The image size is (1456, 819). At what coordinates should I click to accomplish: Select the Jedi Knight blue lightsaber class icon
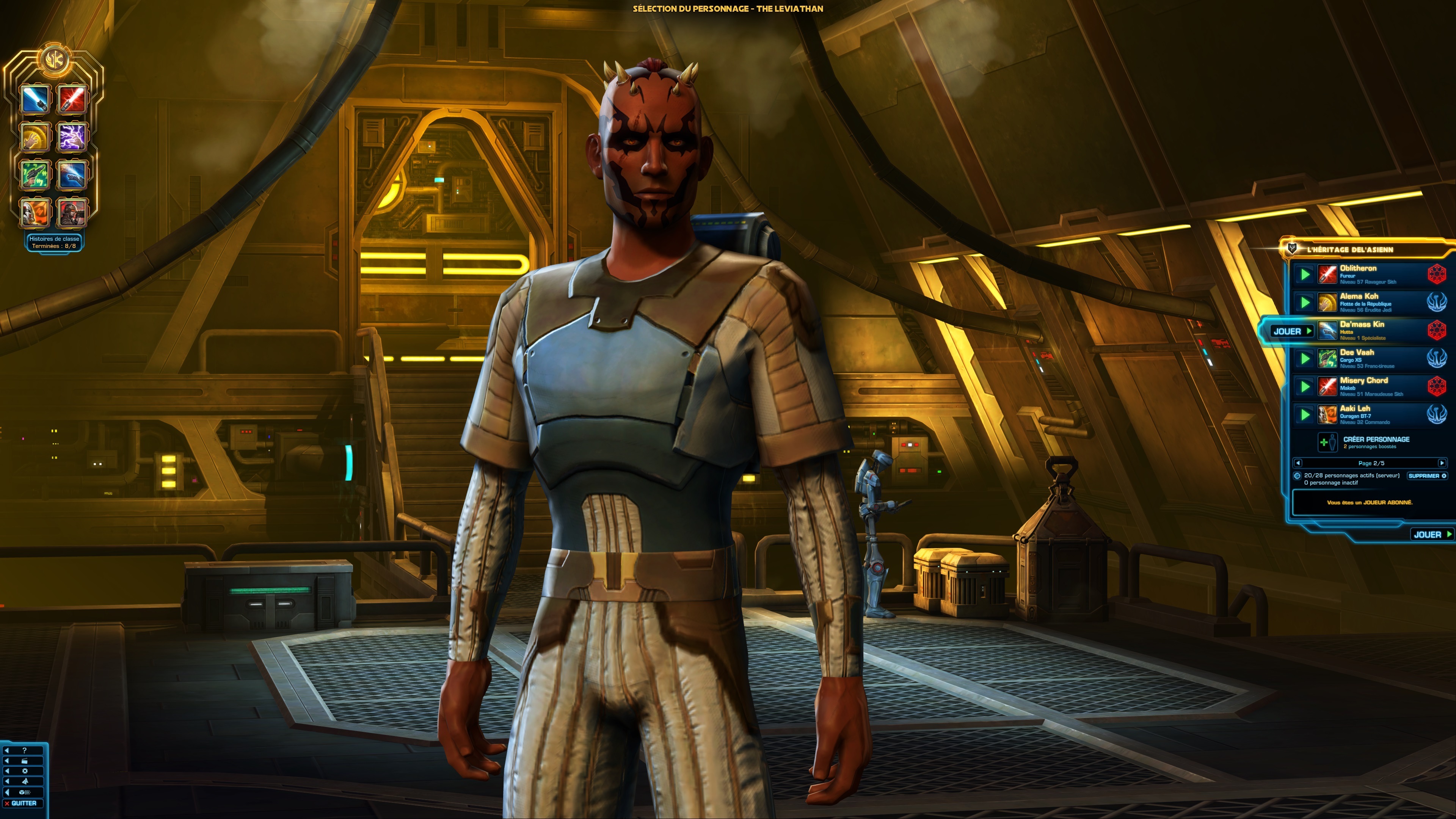[x=36, y=99]
